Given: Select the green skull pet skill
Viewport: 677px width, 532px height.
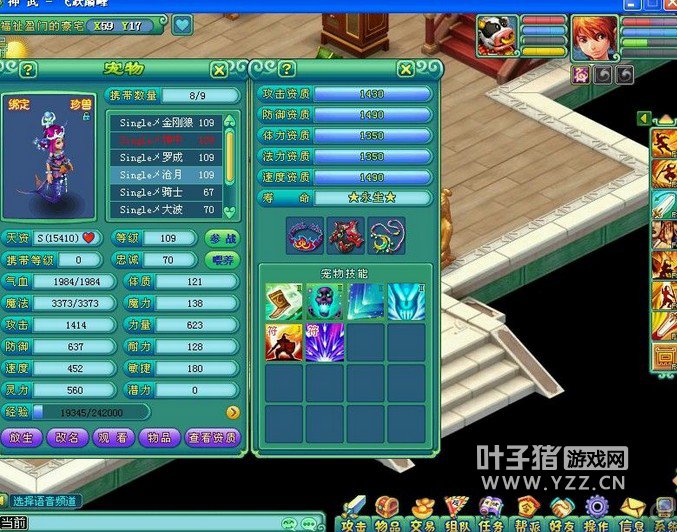Looking at the screenshot, I should tap(325, 301).
